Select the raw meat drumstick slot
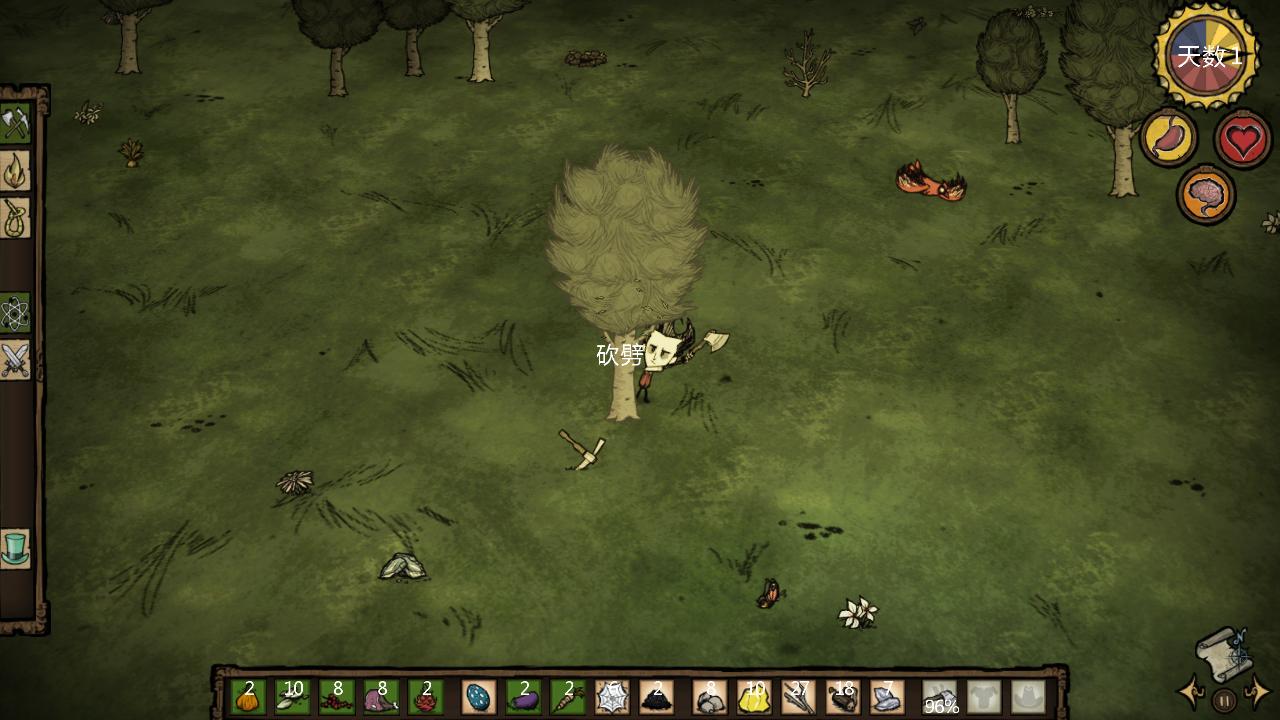Screen dimensions: 1280x720 (381, 697)
